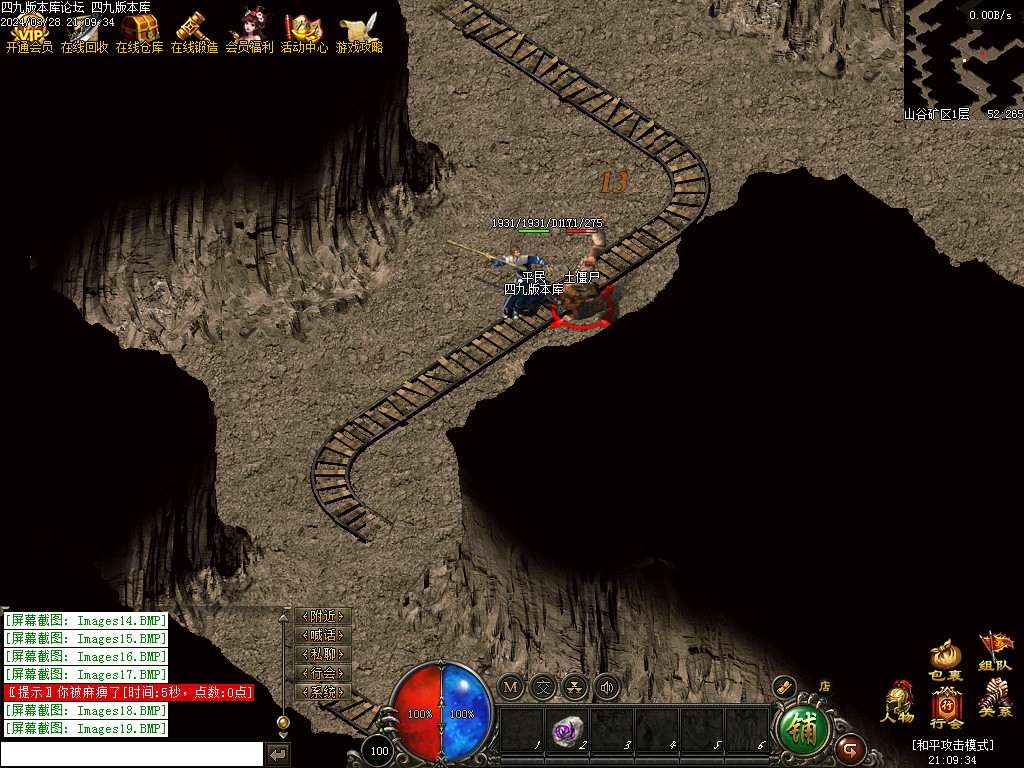Open 会员福利 member benefits
1024x768 pixels.
click(x=249, y=31)
